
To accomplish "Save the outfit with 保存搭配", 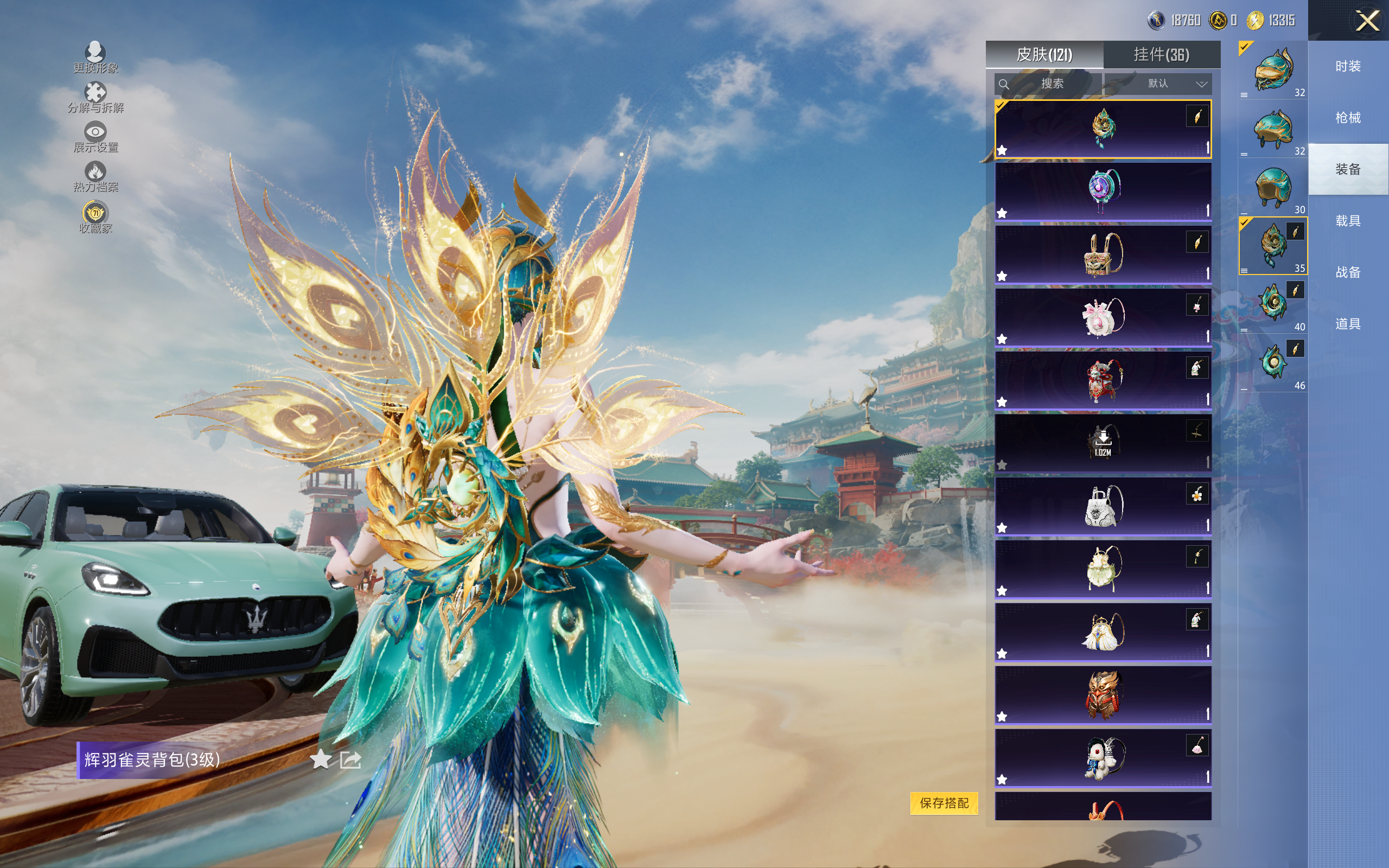I will click(944, 802).
